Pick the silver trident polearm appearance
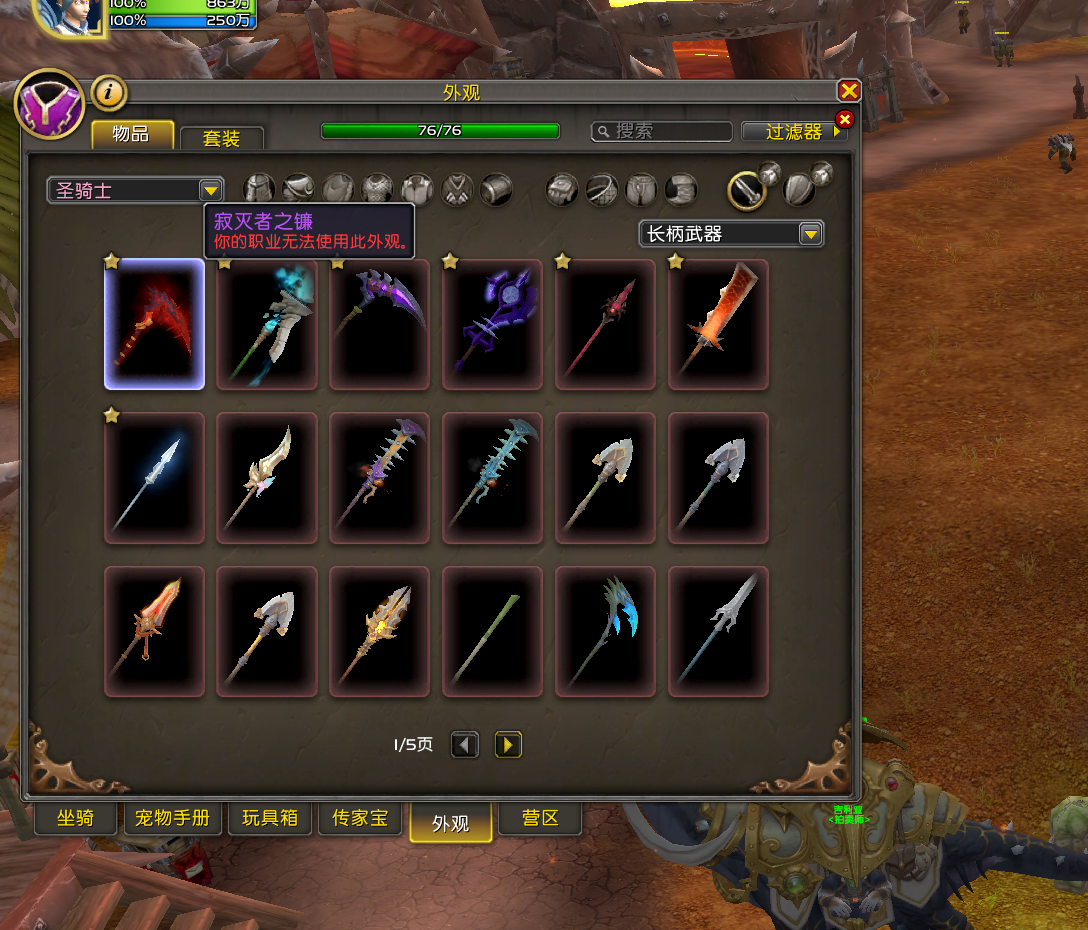Image resolution: width=1088 pixels, height=930 pixels. (x=718, y=631)
